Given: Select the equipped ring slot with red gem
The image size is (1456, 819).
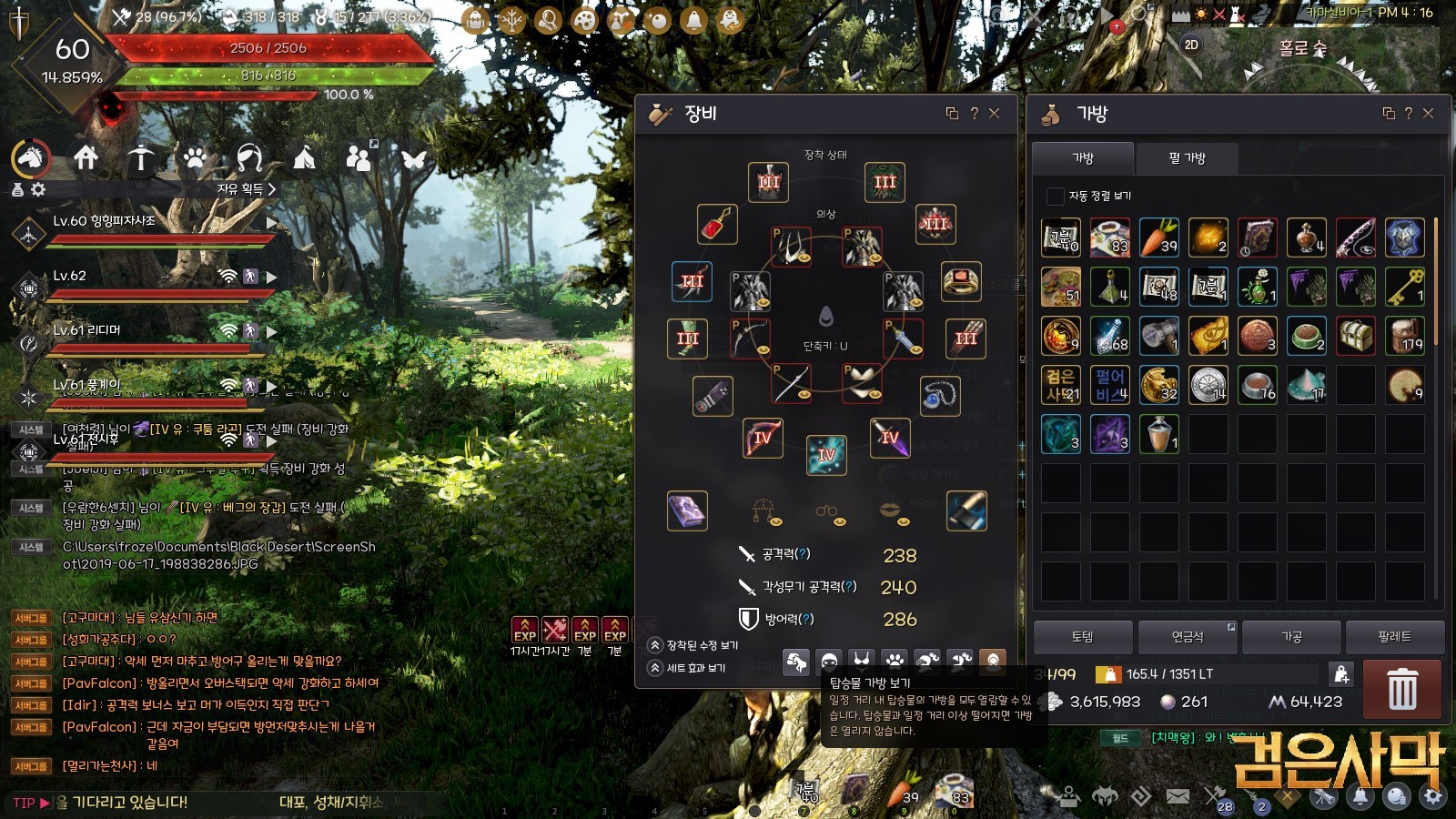Looking at the screenshot, I should (961, 281).
